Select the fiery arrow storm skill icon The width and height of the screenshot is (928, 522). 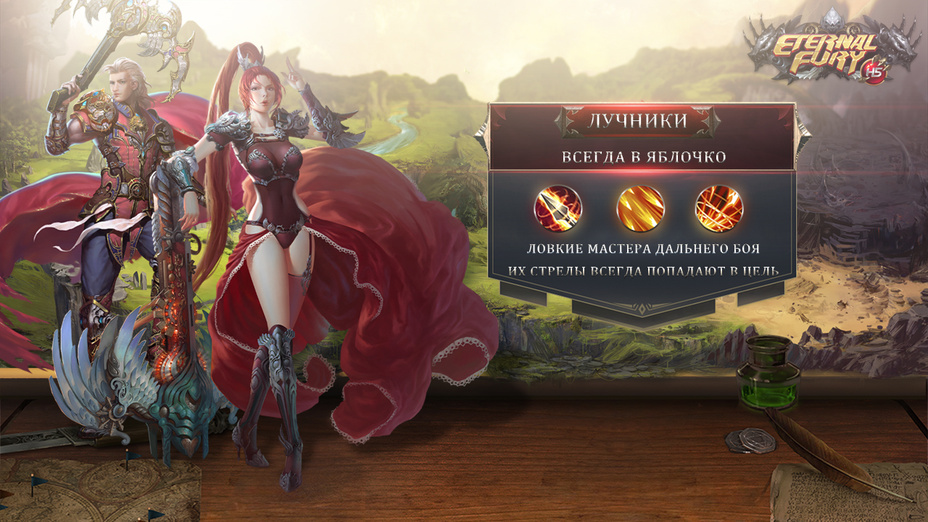click(x=719, y=209)
